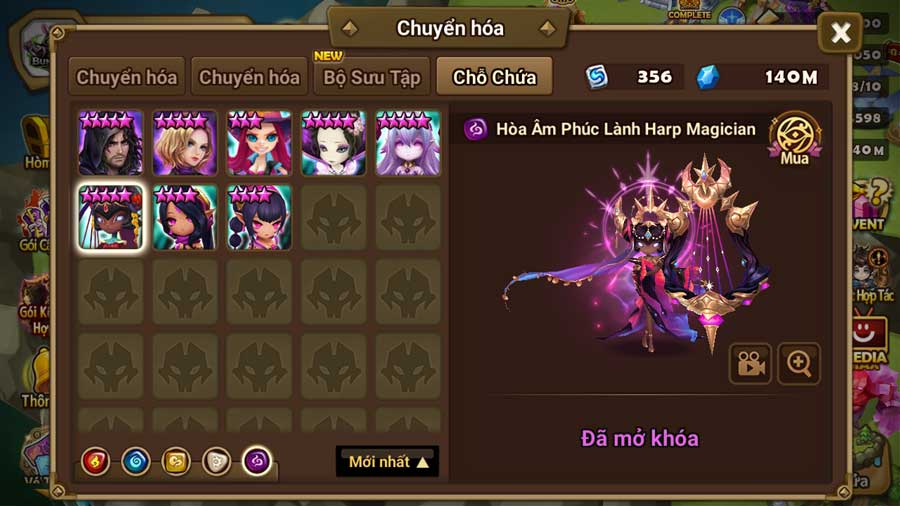Open the Mới nhất sort dropdown
Viewport: 900px width, 506px height.
pyautogui.click(x=387, y=462)
